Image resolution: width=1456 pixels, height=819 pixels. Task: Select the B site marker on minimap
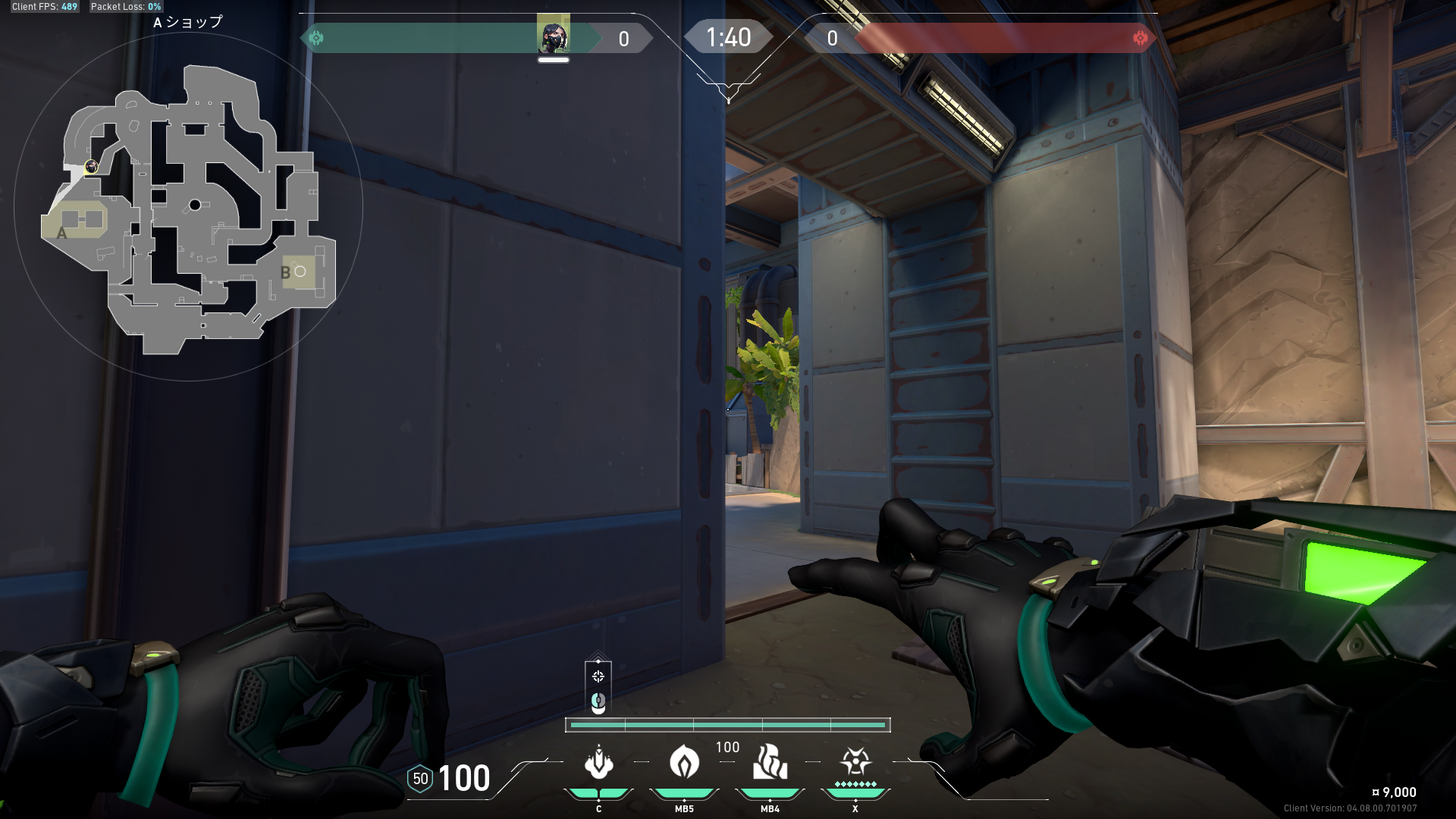tap(286, 273)
